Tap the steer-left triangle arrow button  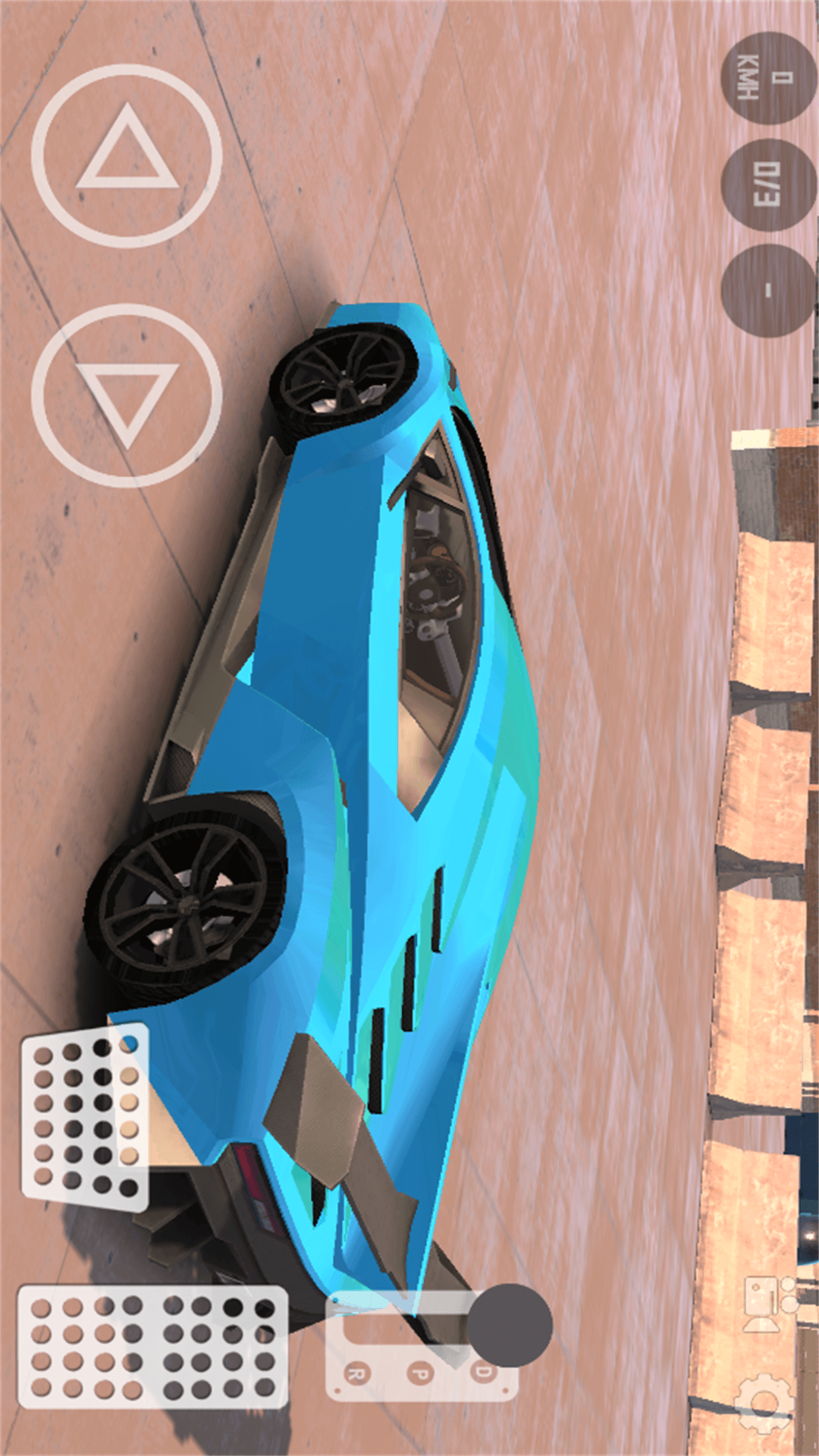pos(127,155)
